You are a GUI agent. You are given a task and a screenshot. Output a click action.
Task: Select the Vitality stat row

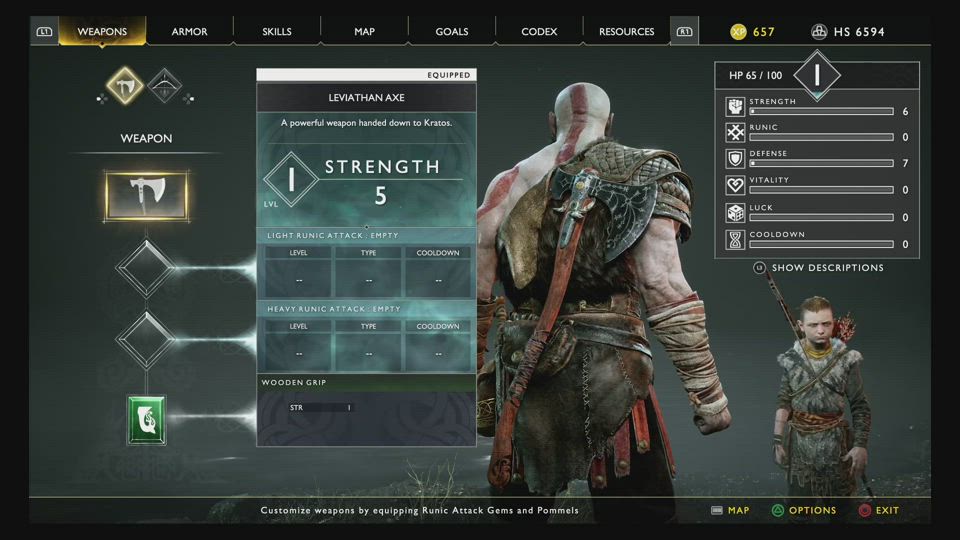[x=816, y=185]
